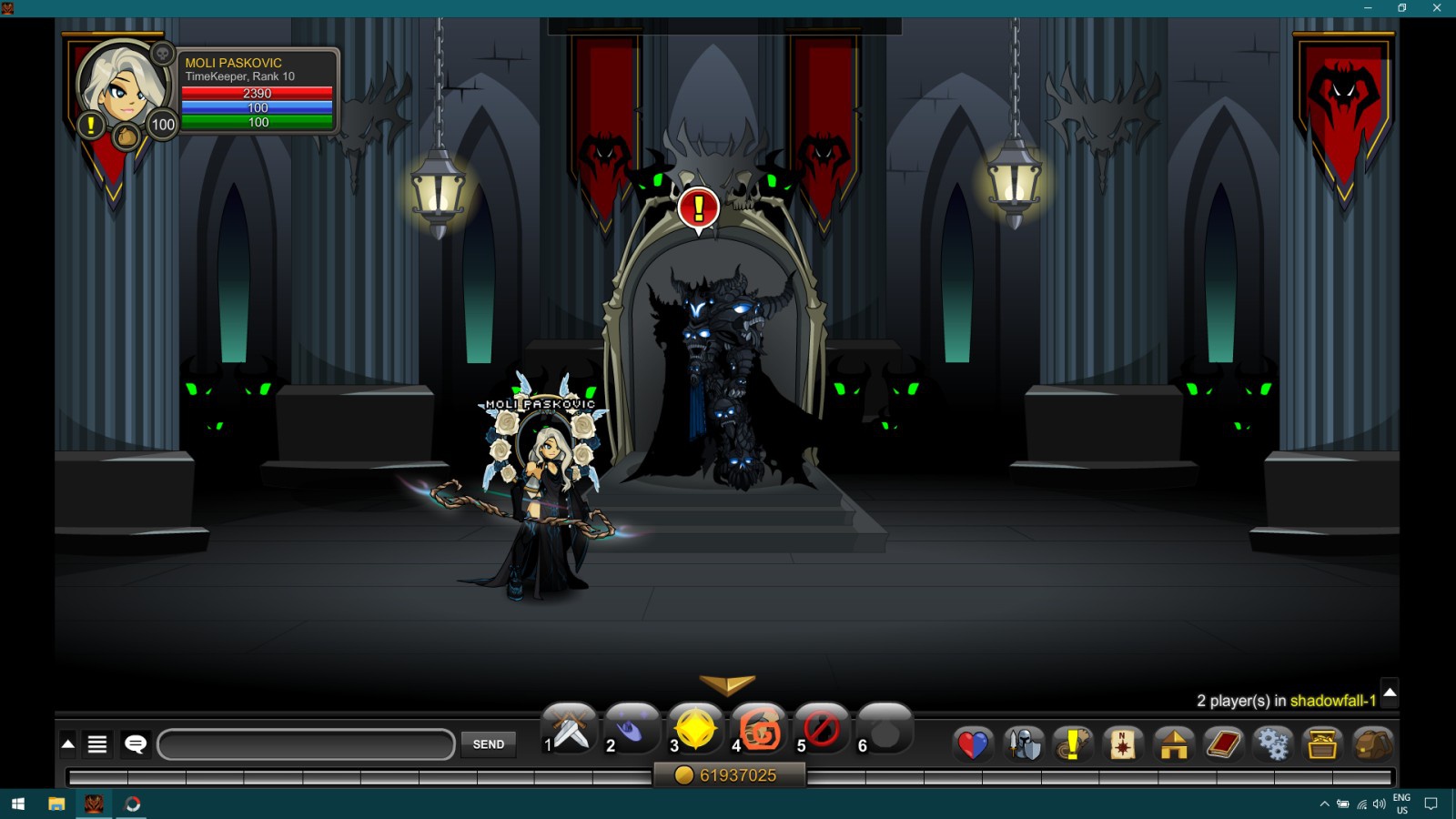
Task: Click the SEND chat button
Action: [488, 744]
